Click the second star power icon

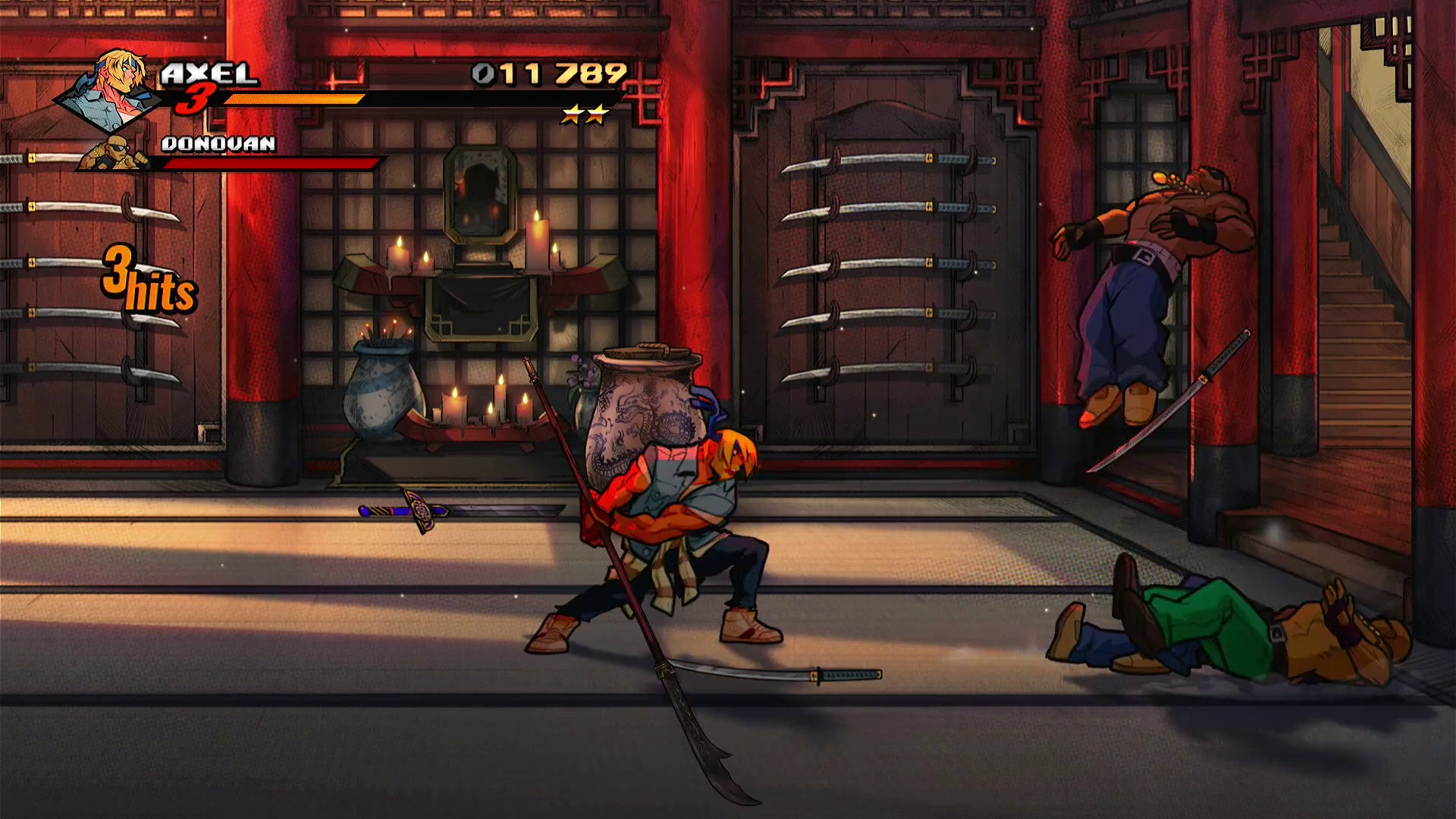(x=597, y=114)
